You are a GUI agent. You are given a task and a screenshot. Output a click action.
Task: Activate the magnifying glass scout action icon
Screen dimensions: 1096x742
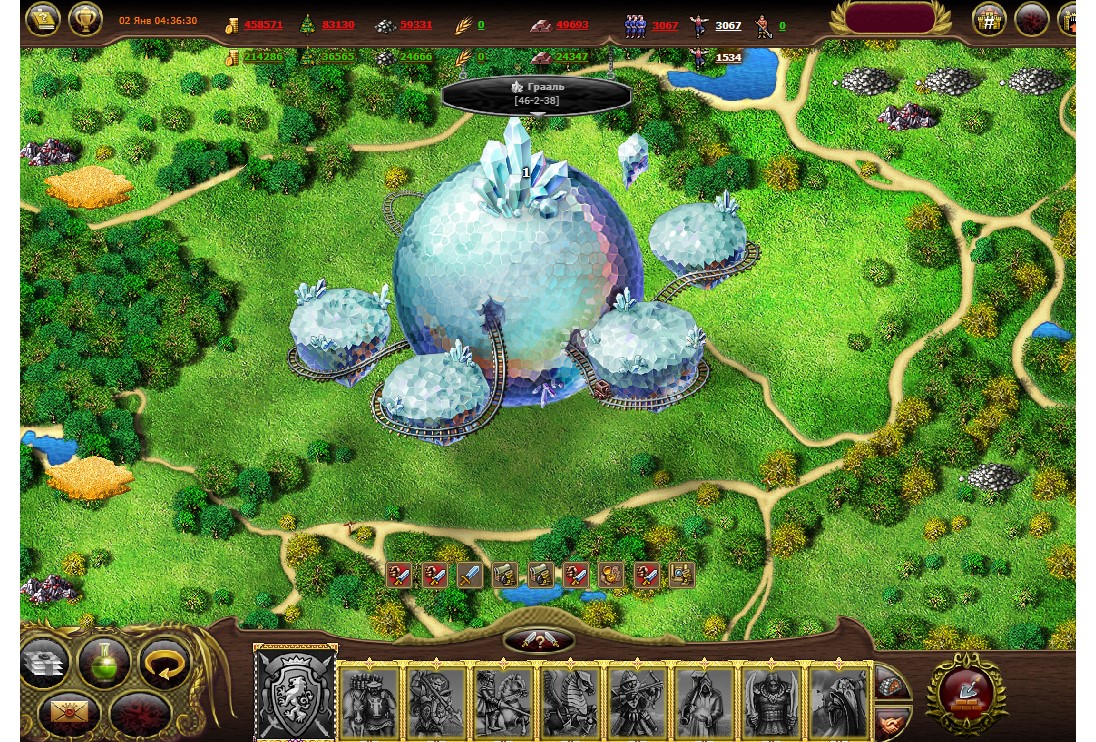click(x=682, y=575)
